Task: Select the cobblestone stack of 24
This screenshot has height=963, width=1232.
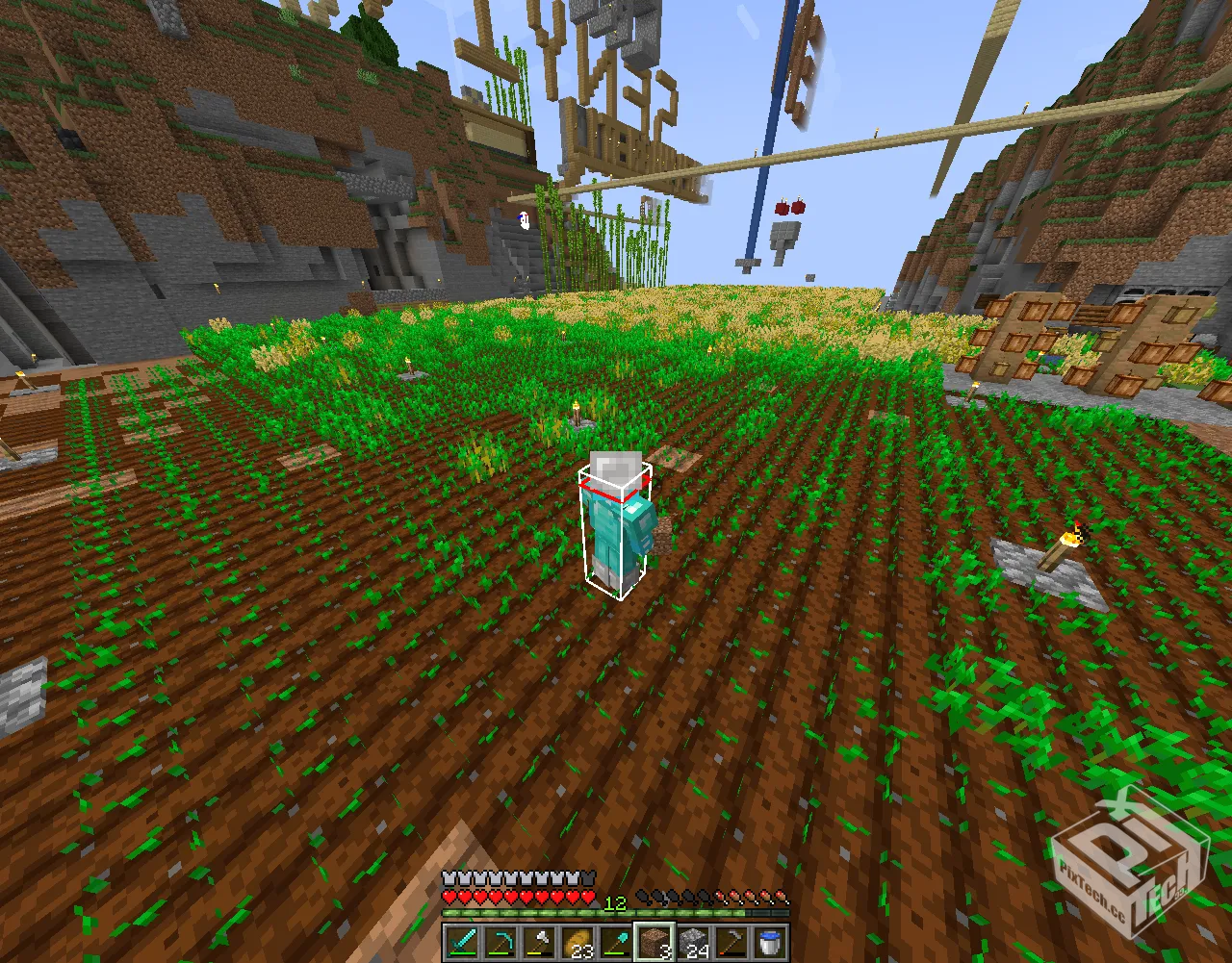Action: [692, 943]
